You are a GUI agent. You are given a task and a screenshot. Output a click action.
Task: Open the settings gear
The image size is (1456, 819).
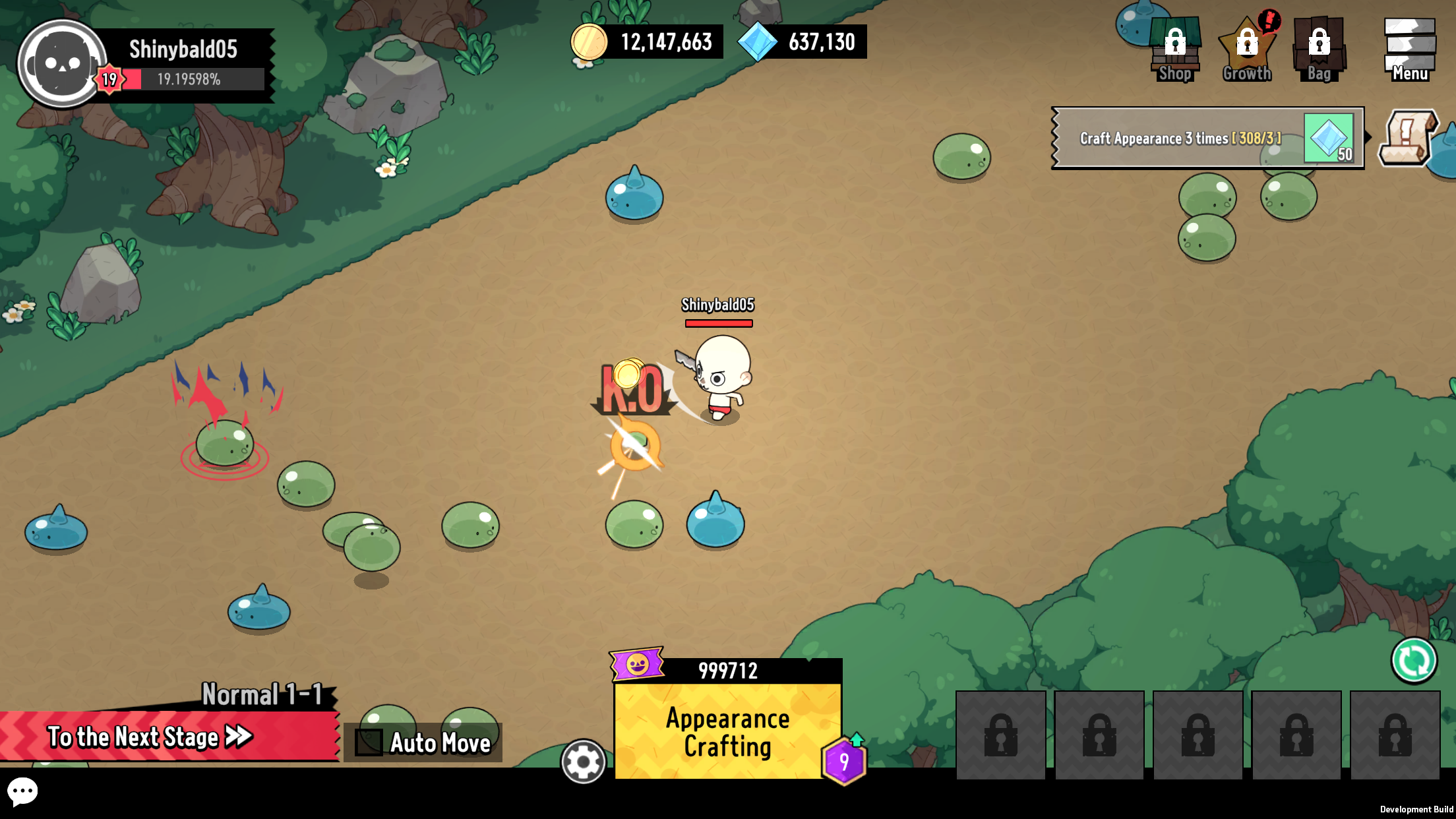pyautogui.click(x=582, y=762)
